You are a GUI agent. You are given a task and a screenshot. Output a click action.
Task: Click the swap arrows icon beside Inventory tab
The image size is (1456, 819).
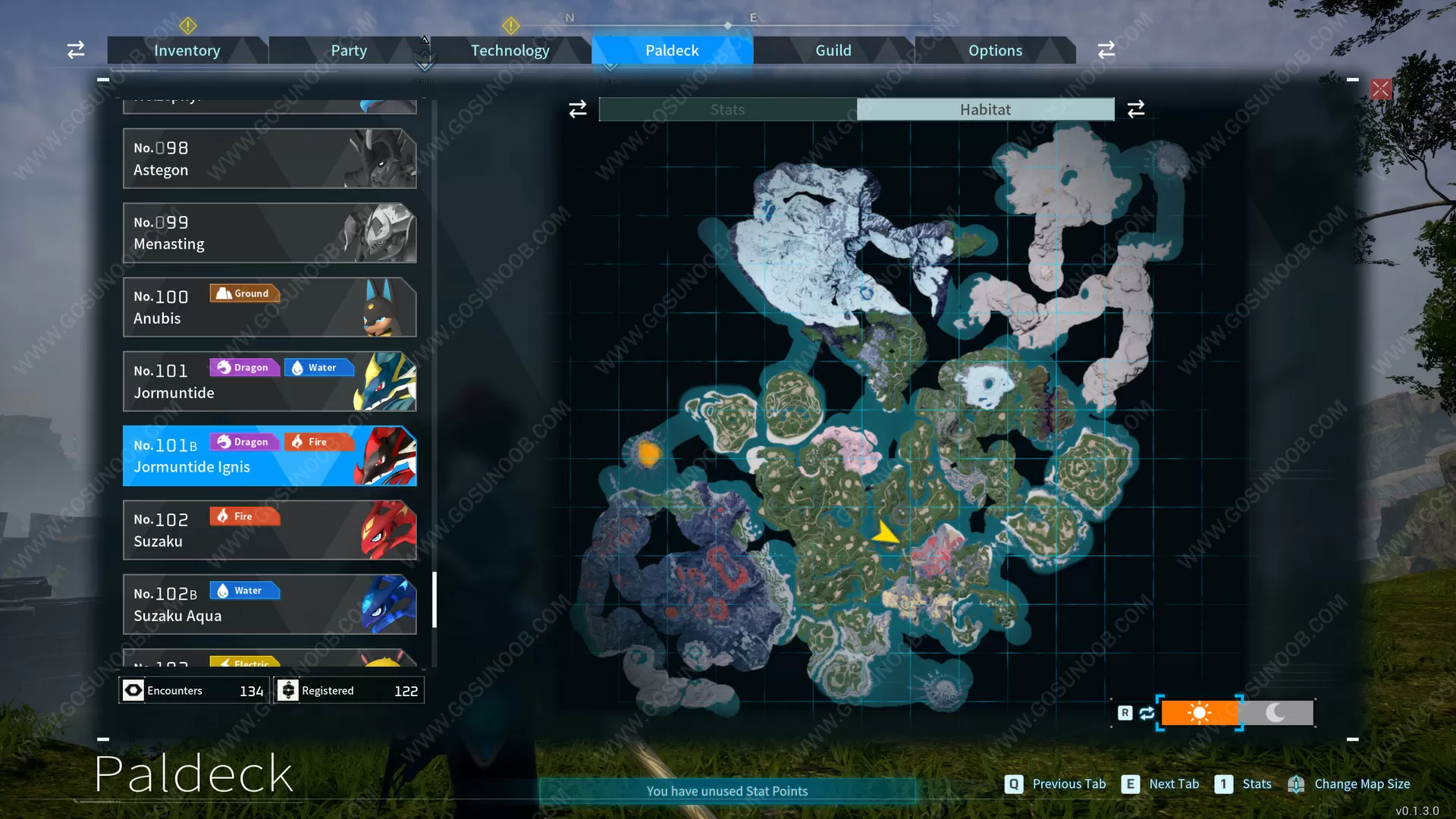(75, 49)
